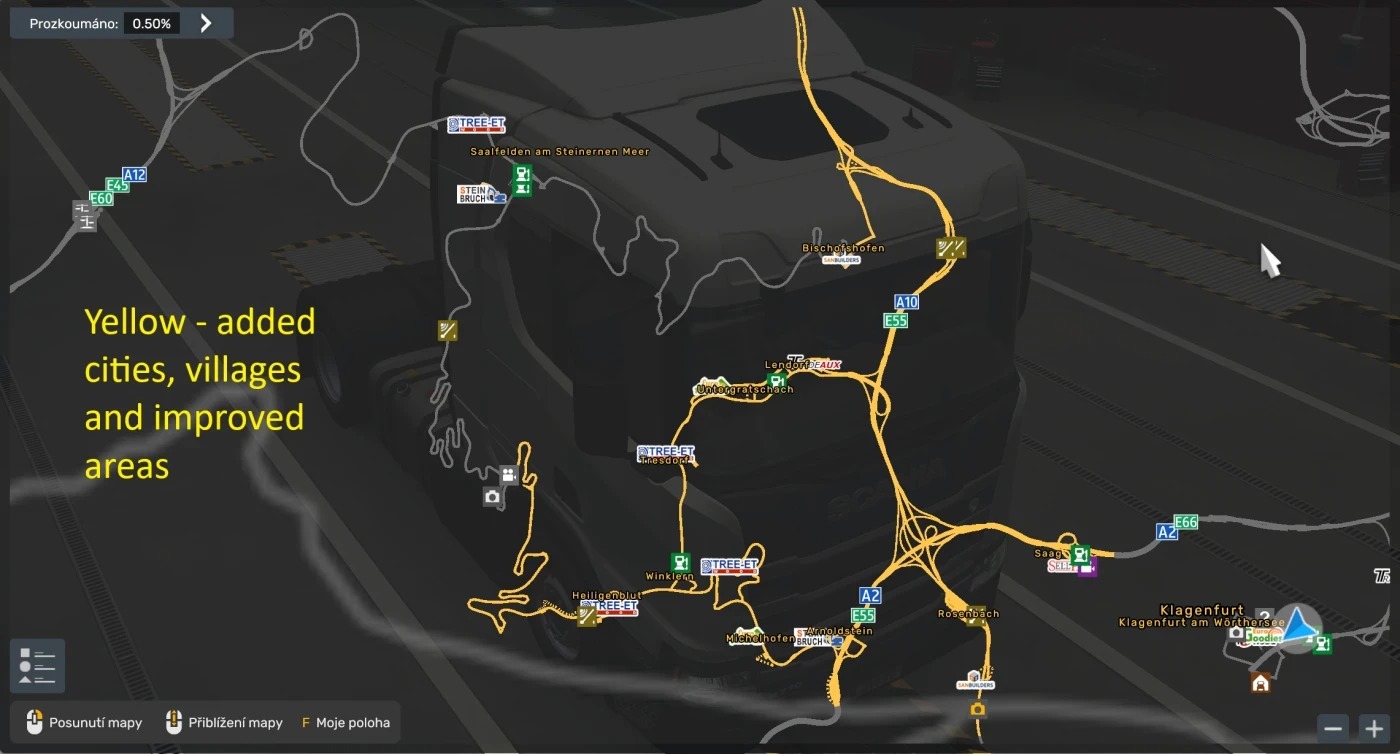Select the gas station at Lendorf
The width and height of the screenshot is (1400, 754).
[x=777, y=380]
